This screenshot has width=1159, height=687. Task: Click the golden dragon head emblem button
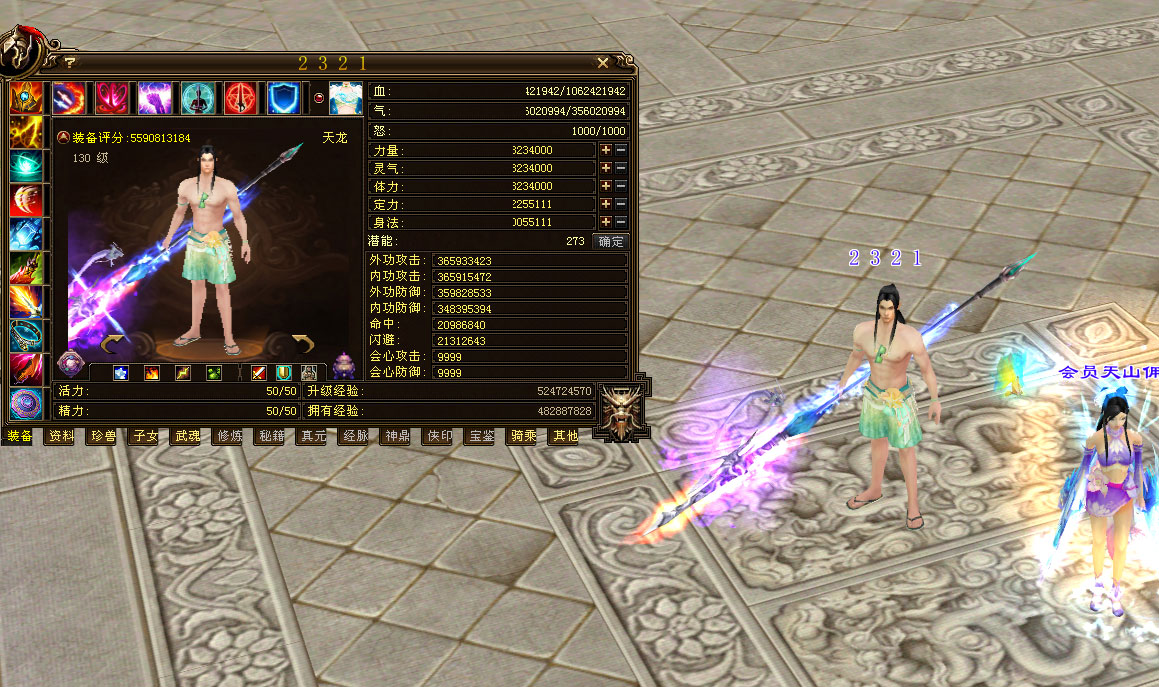[x=619, y=411]
